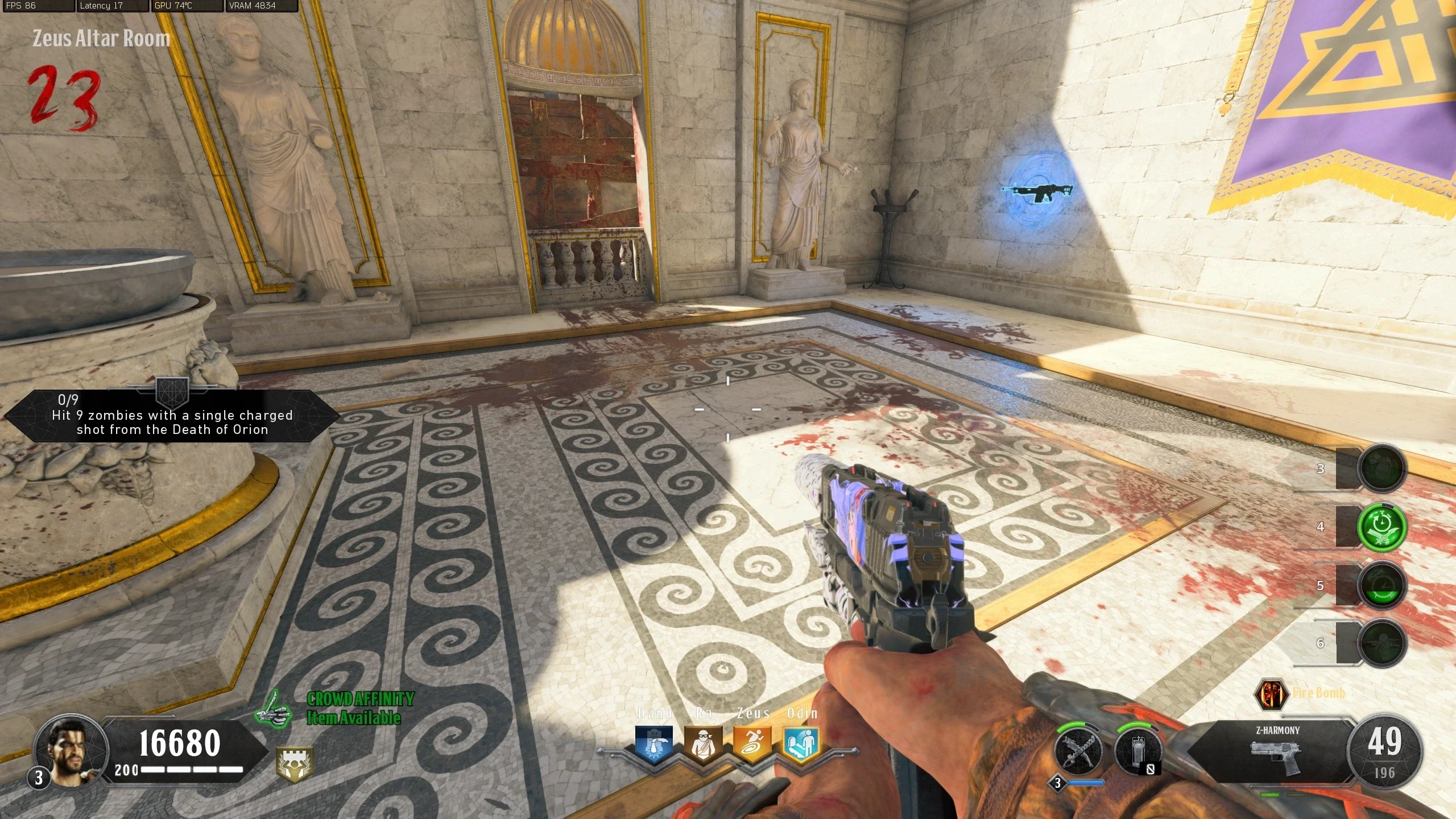Activate the elixir in slot 3
The image size is (1456, 819).
[1382, 468]
